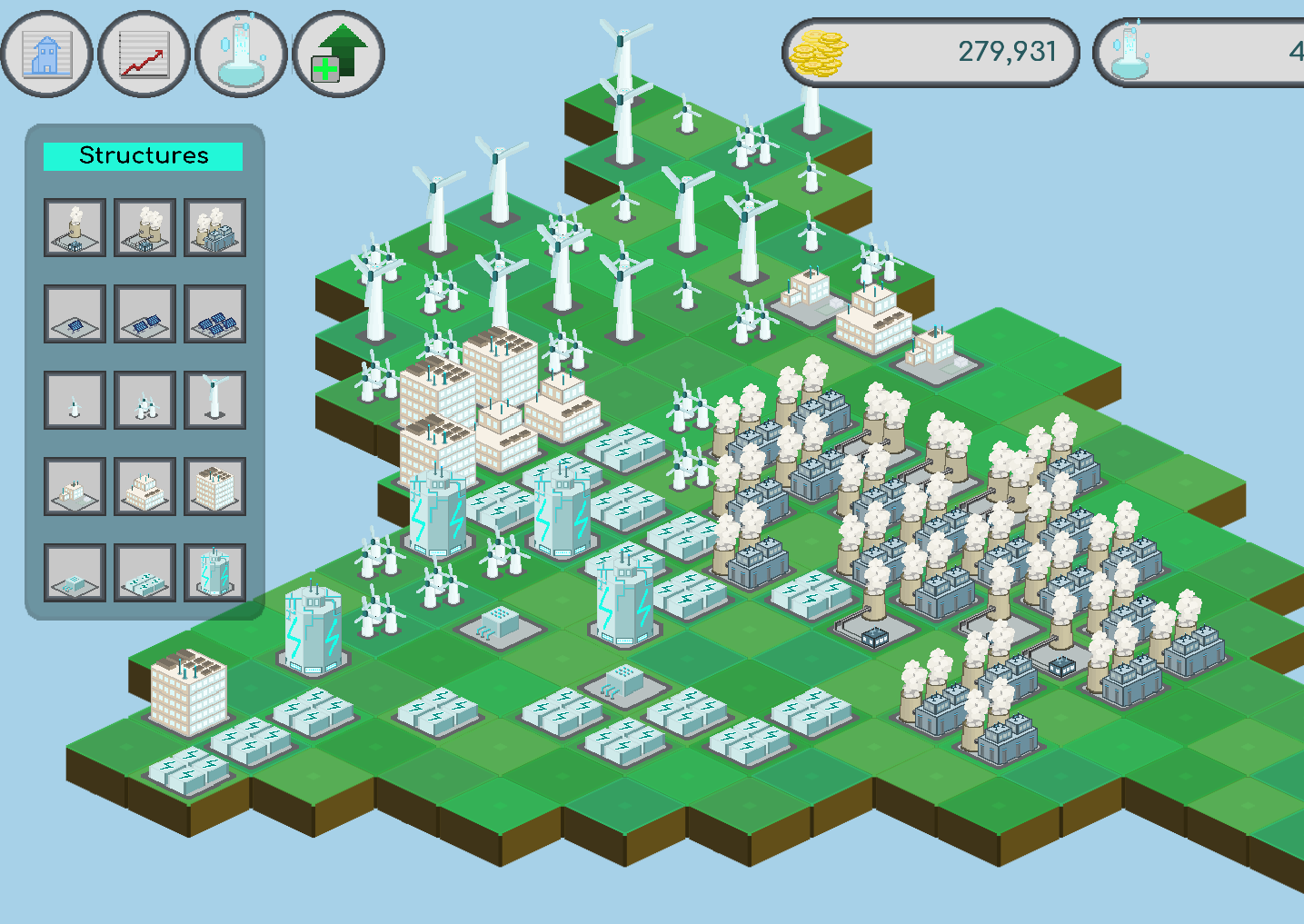This screenshot has height=924, width=1304.
Task: Select the small coal power plant structure
Action: 74,227
